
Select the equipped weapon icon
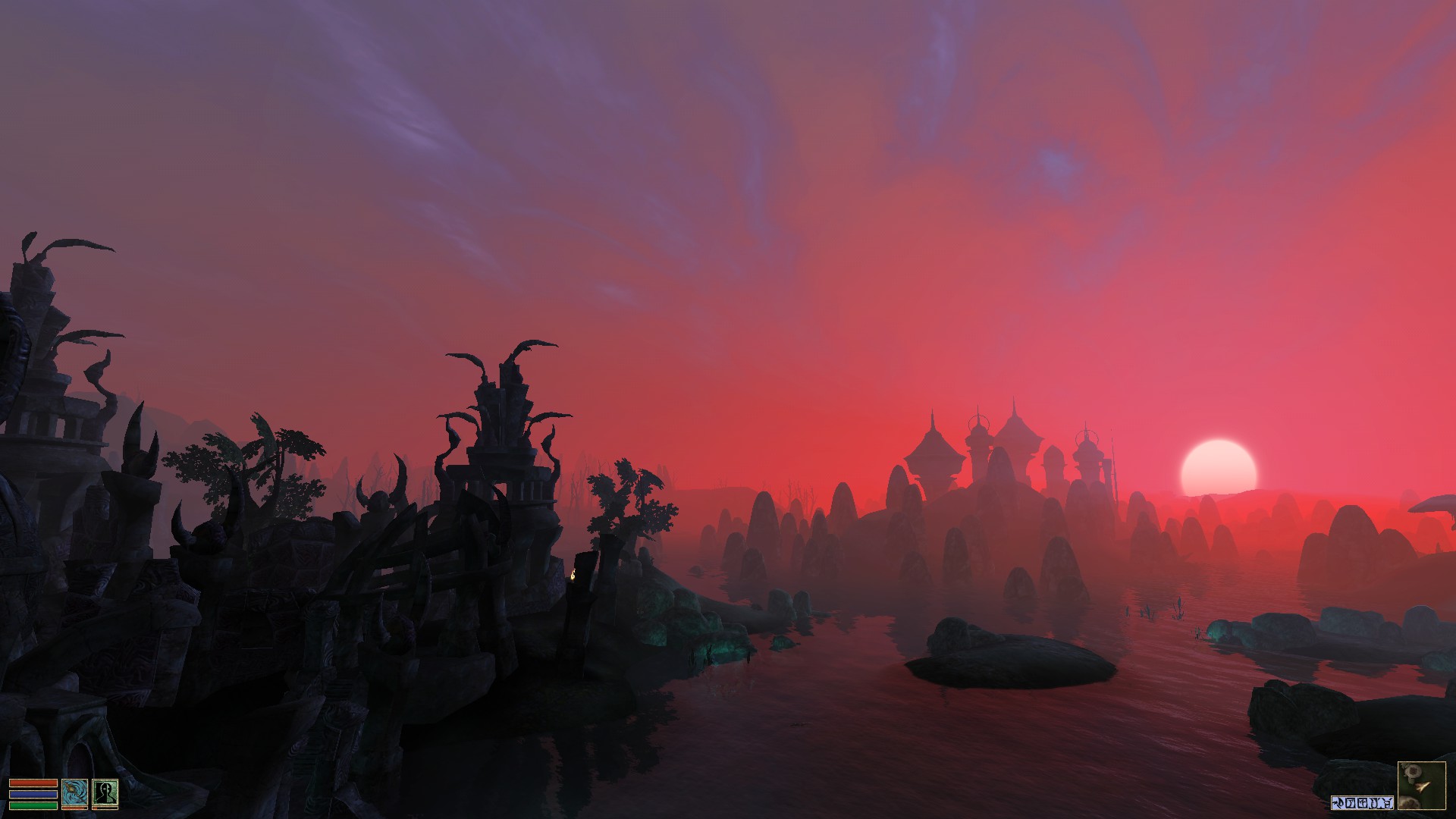pyautogui.click(x=74, y=792)
